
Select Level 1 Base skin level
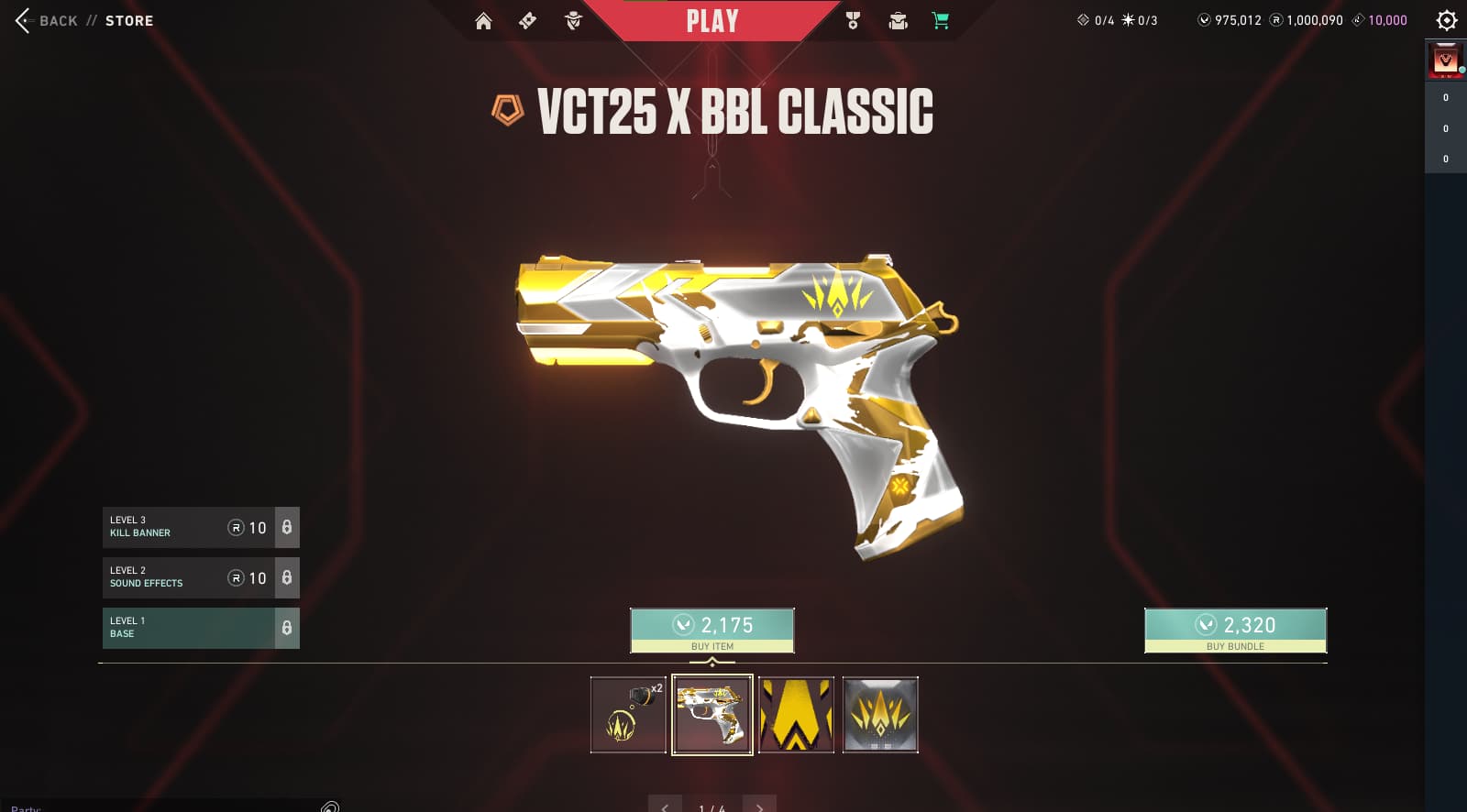[188, 628]
